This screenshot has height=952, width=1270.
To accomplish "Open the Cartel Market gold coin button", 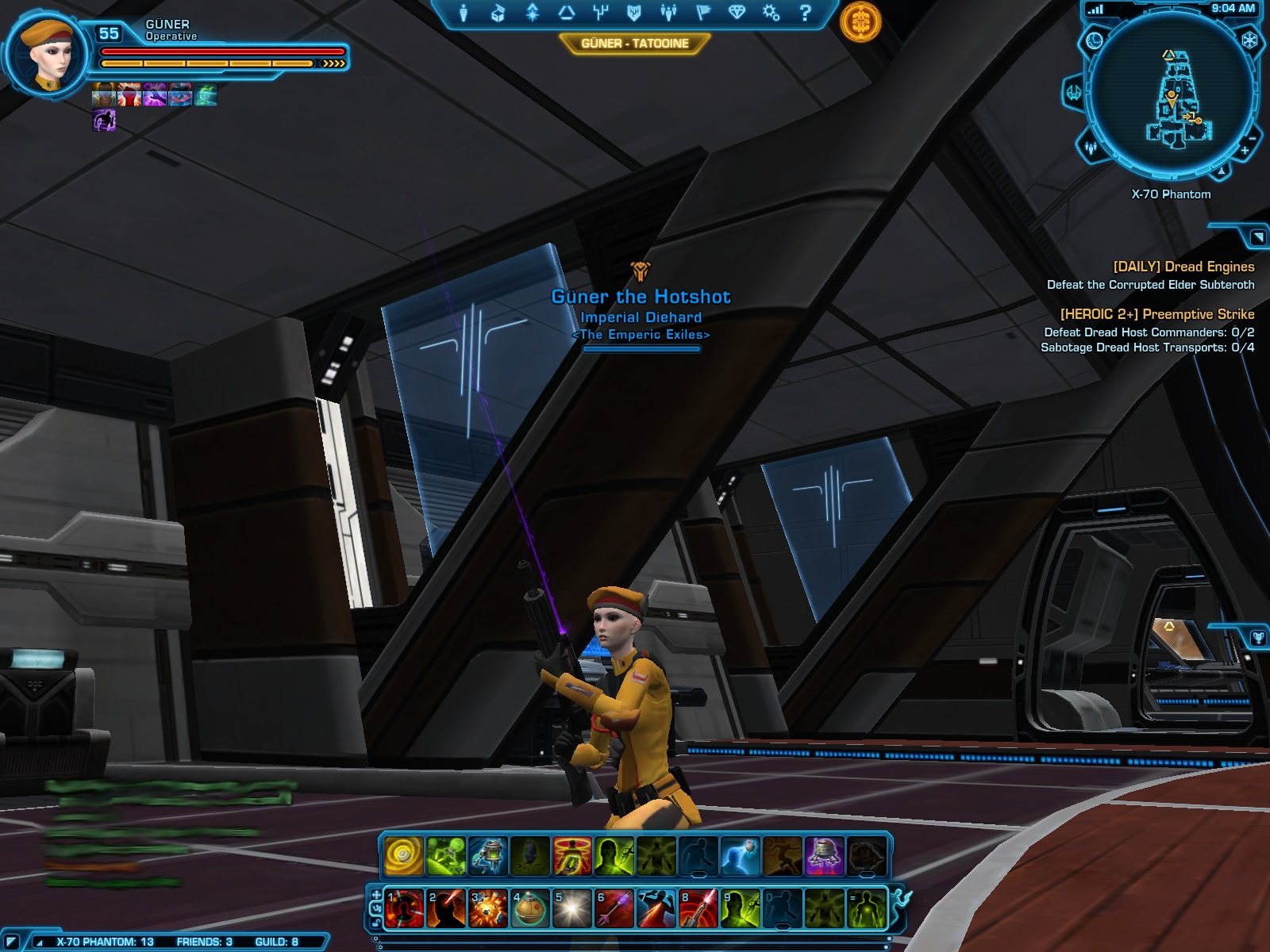I will click(x=860, y=21).
